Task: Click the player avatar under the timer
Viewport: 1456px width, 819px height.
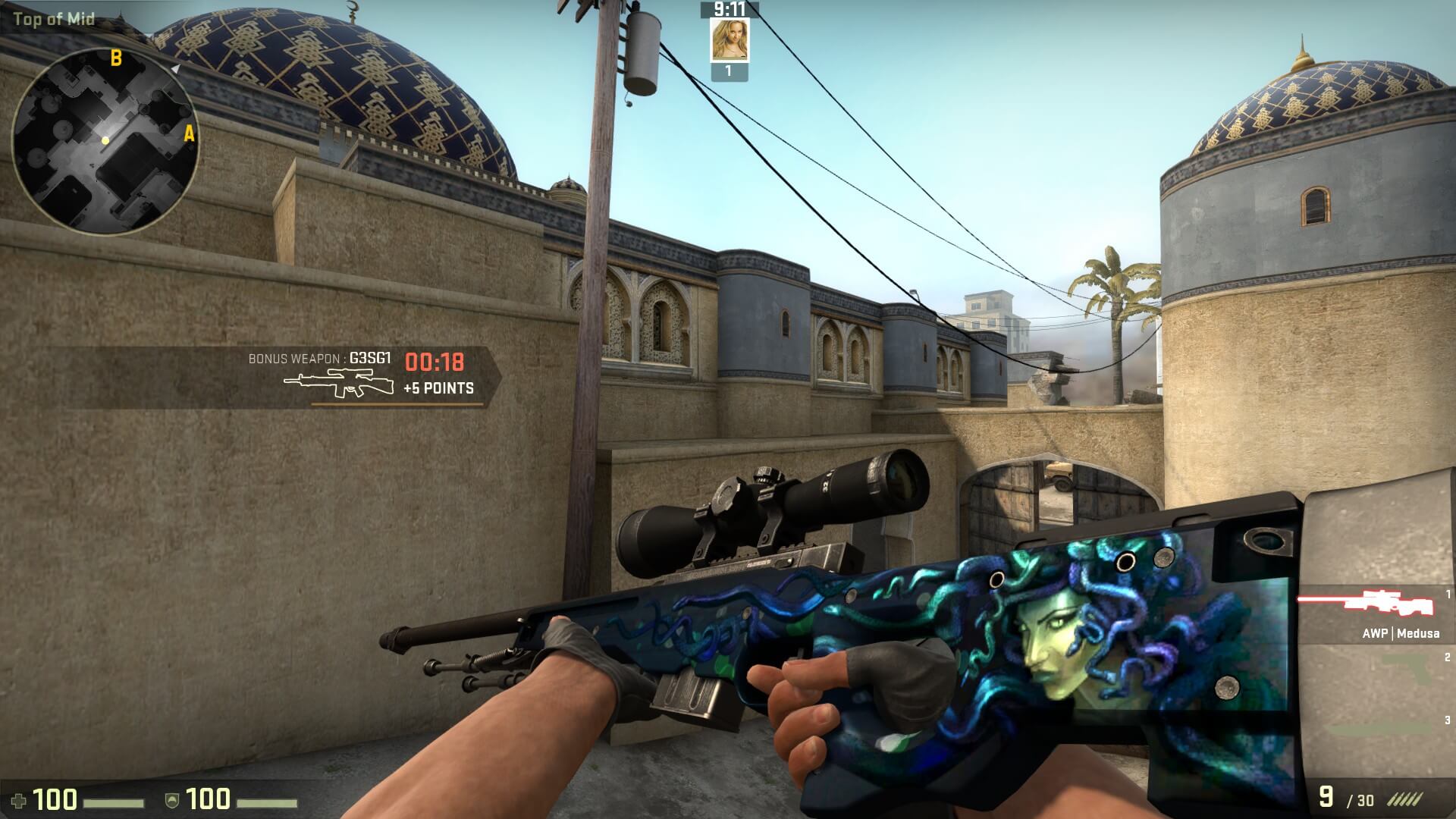Action: pyautogui.click(x=729, y=40)
